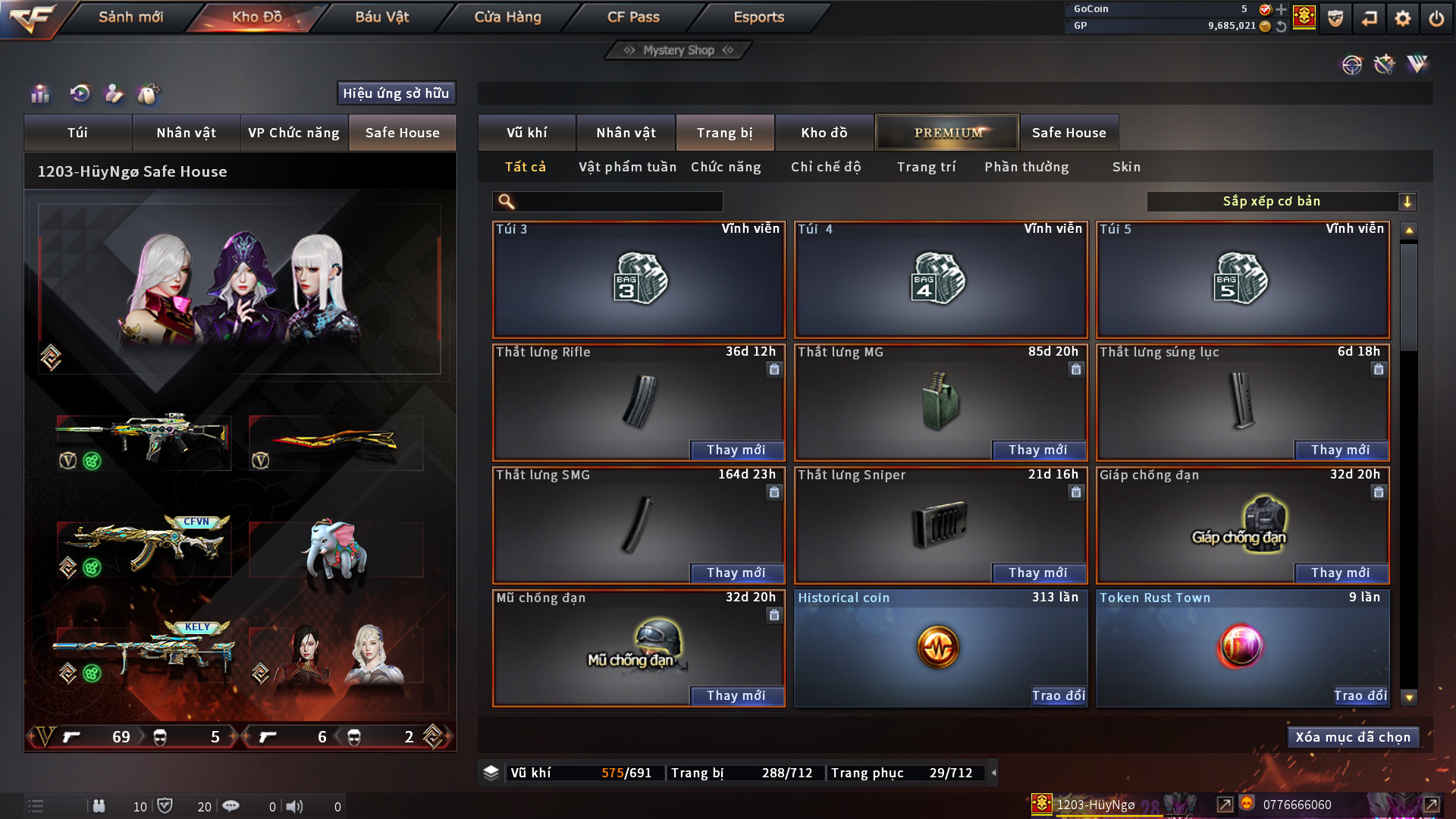Open the Hiệu ứng sở hữu panel
The image size is (1456, 819).
point(396,93)
